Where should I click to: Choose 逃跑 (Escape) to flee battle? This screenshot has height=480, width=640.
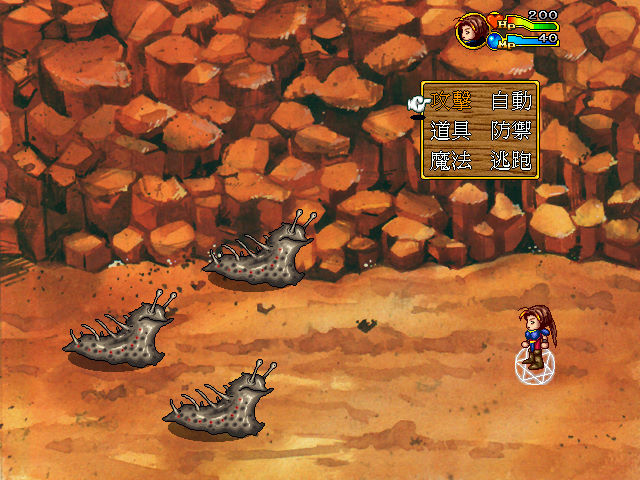click(x=511, y=161)
